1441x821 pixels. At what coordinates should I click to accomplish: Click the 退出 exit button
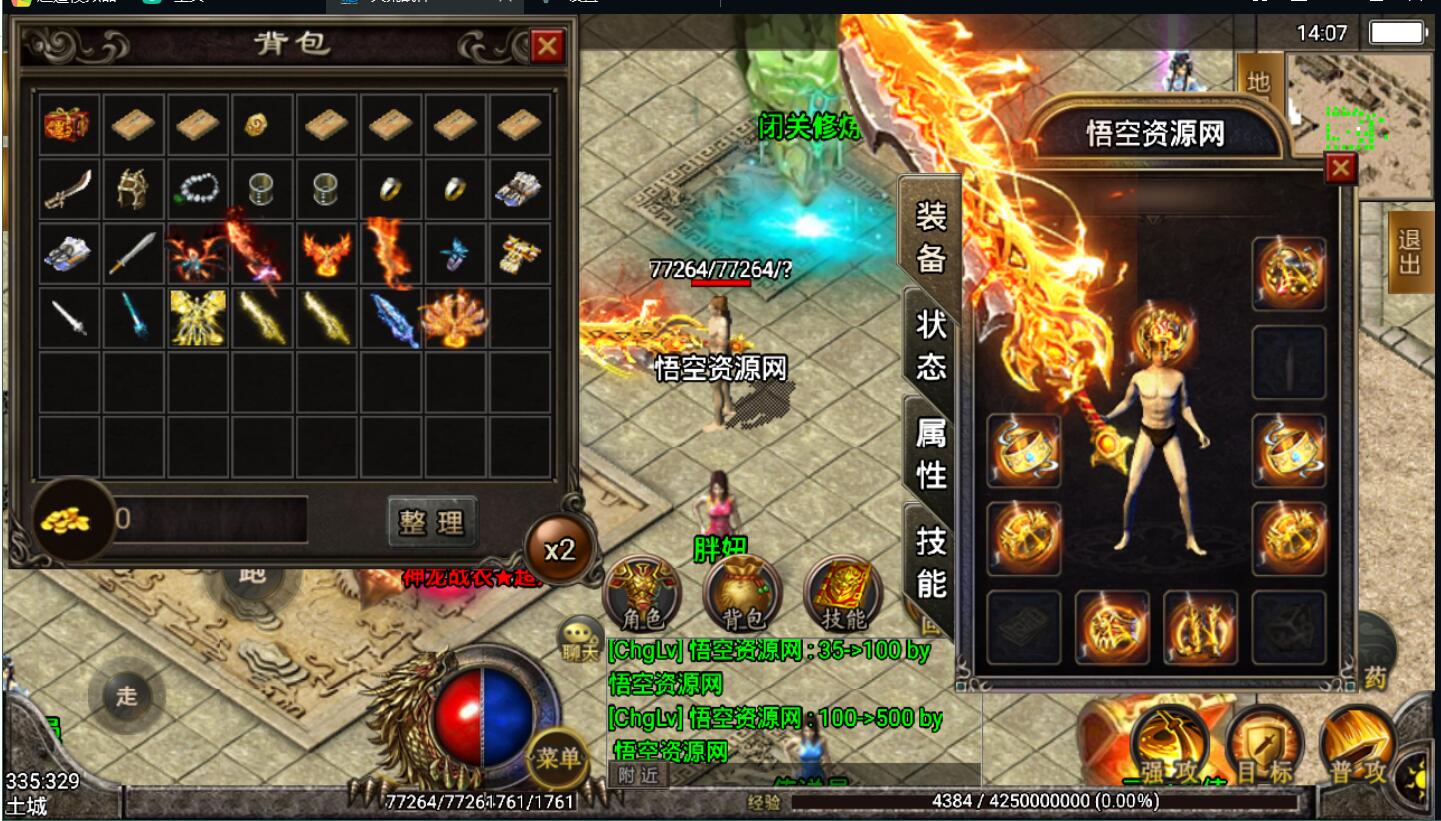[1409, 251]
